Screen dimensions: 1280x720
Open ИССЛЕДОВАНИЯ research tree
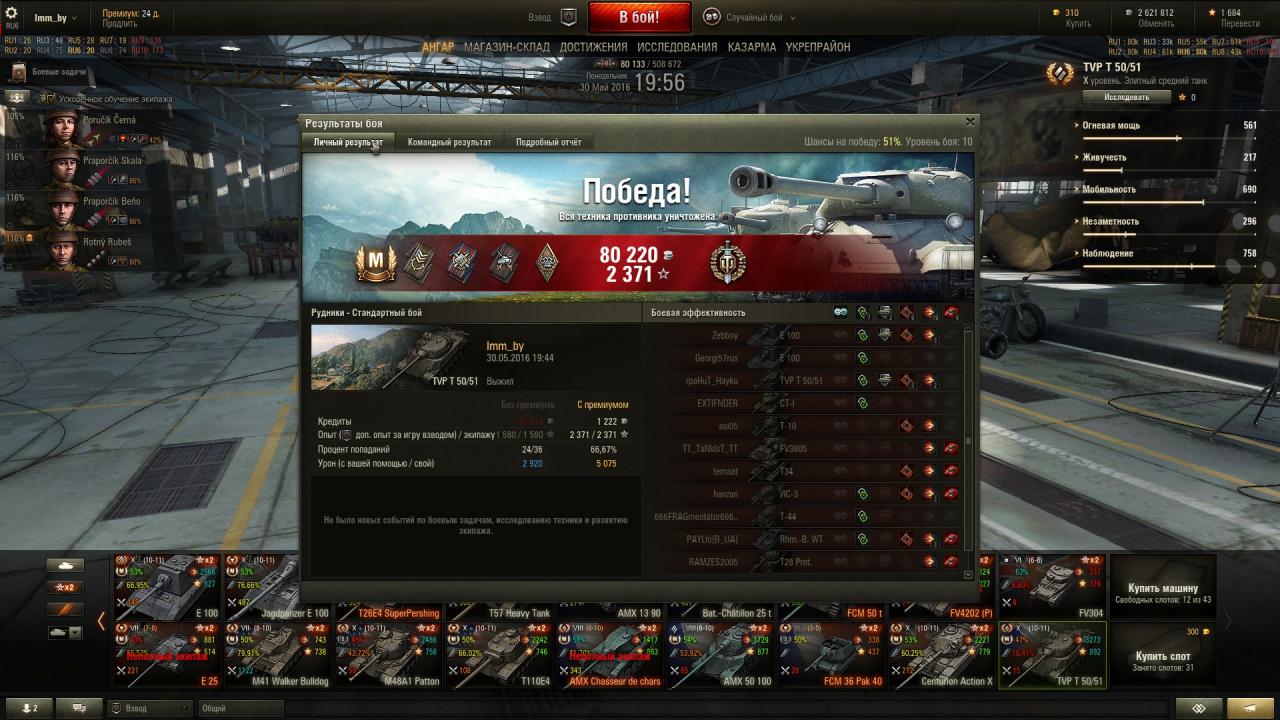pyautogui.click(x=677, y=47)
